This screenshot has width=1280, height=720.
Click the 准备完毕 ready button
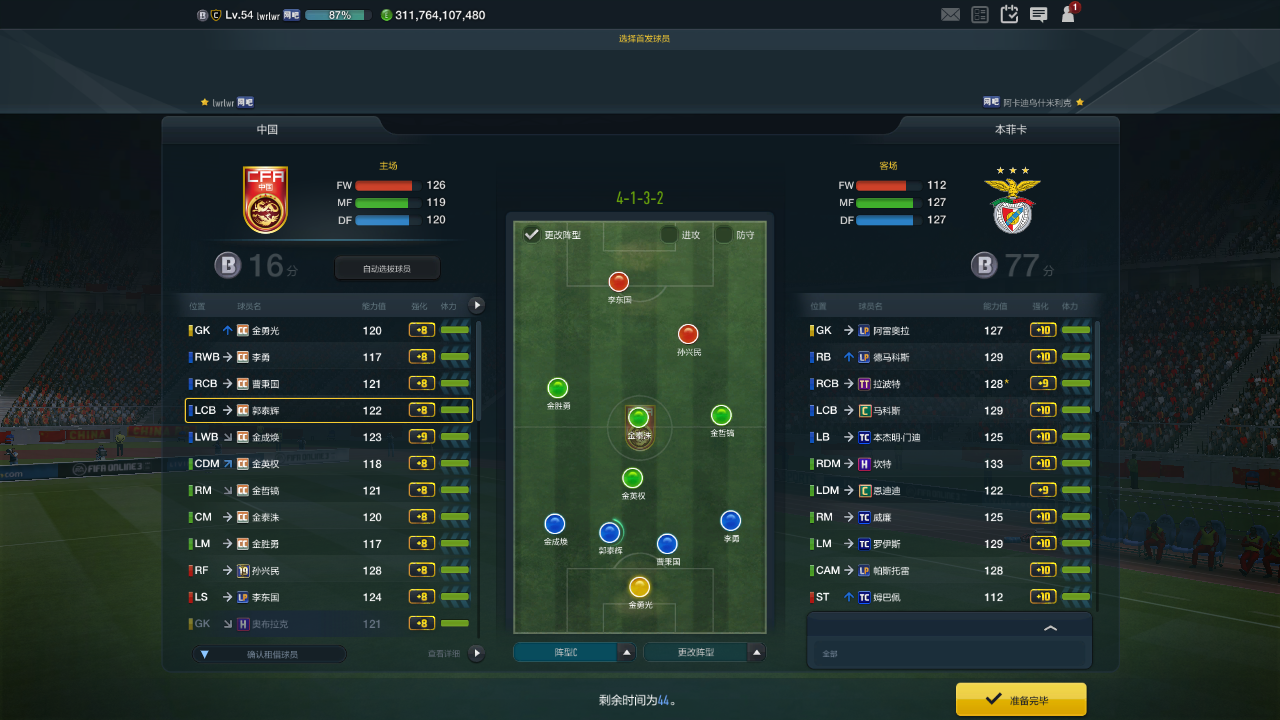tap(1021, 700)
